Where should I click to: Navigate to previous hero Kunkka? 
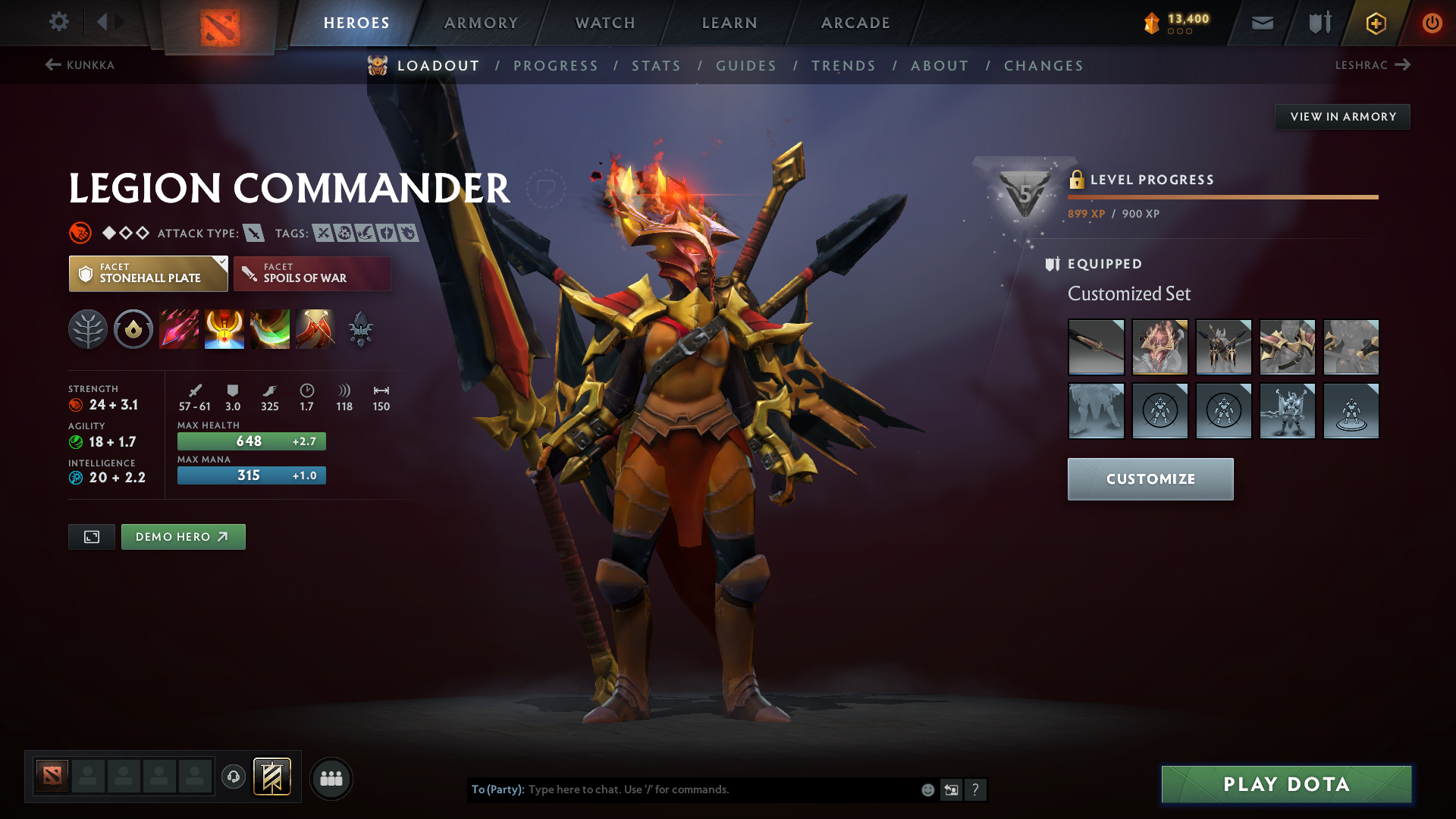point(80,65)
